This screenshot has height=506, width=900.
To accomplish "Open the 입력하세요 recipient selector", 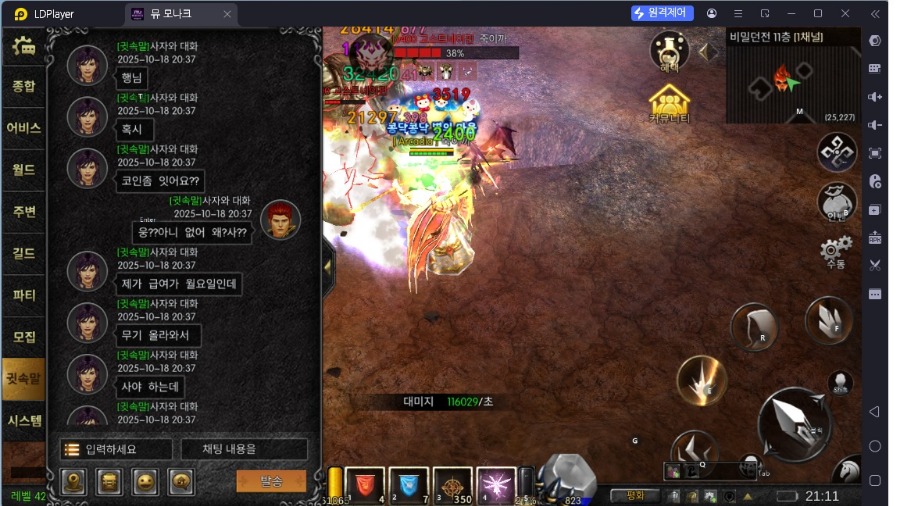I will [x=116, y=449].
